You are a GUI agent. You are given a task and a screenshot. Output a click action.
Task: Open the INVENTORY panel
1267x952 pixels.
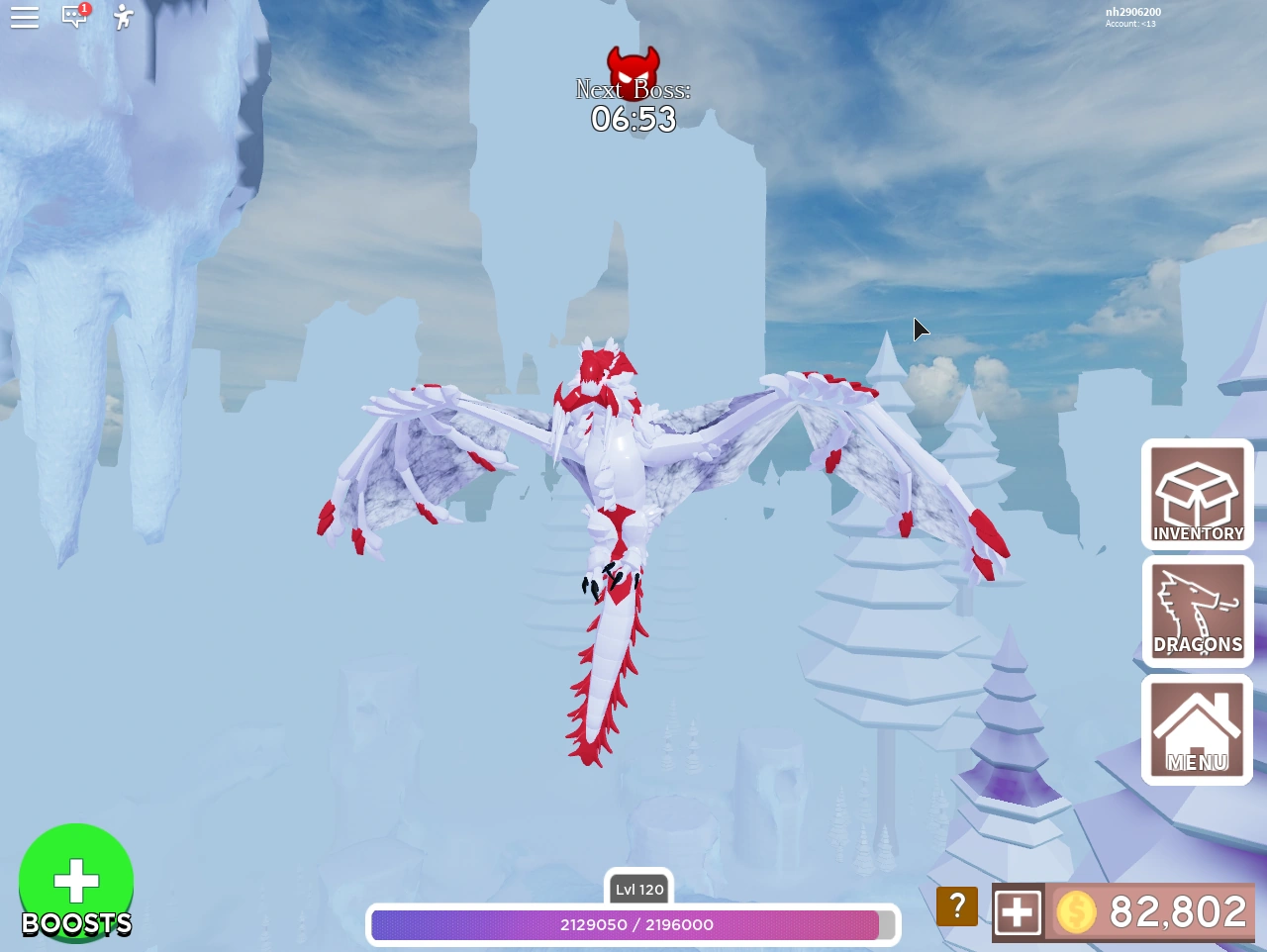click(x=1197, y=495)
